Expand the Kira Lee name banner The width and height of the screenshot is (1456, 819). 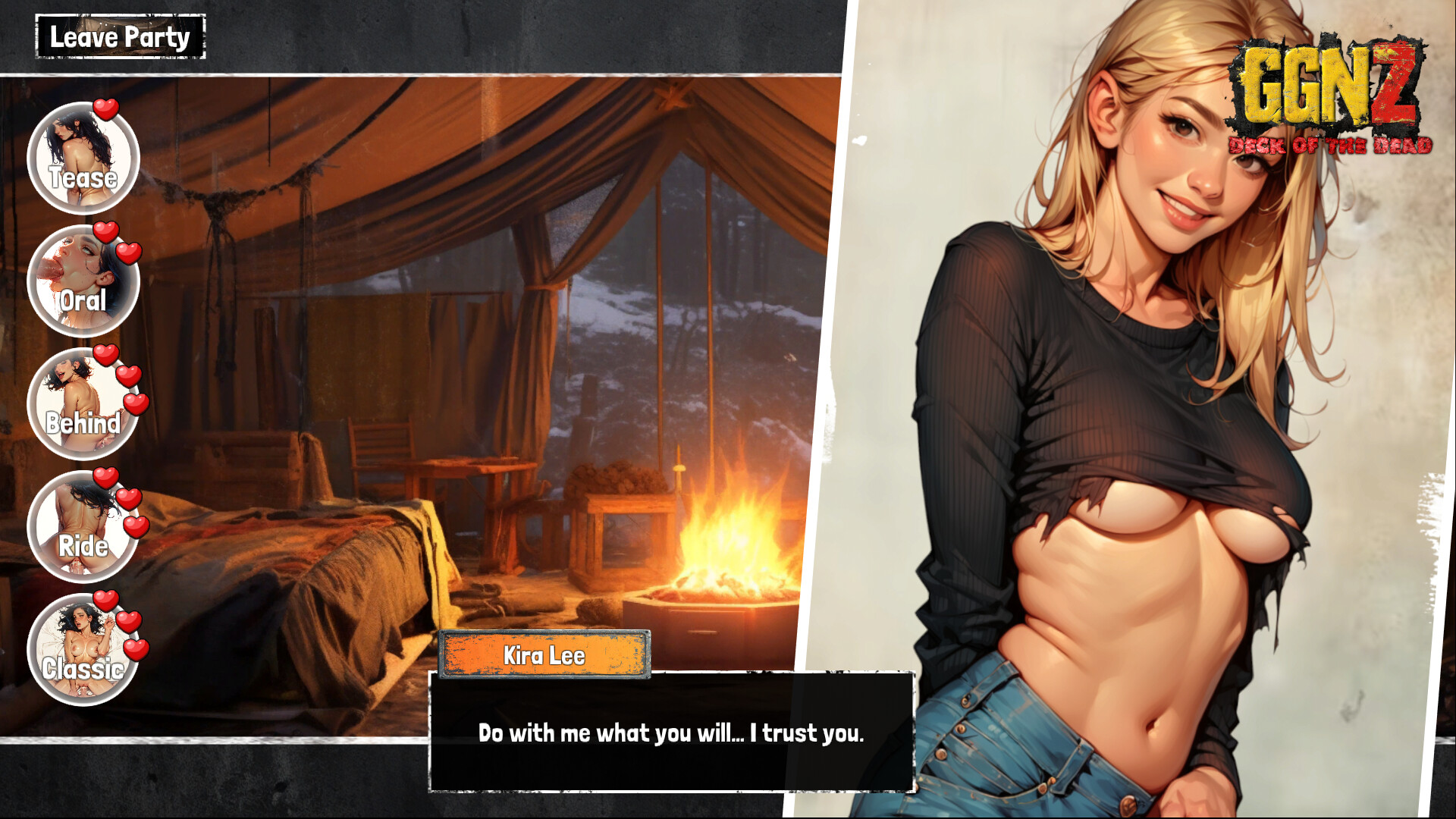pyautogui.click(x=544, y=655)
